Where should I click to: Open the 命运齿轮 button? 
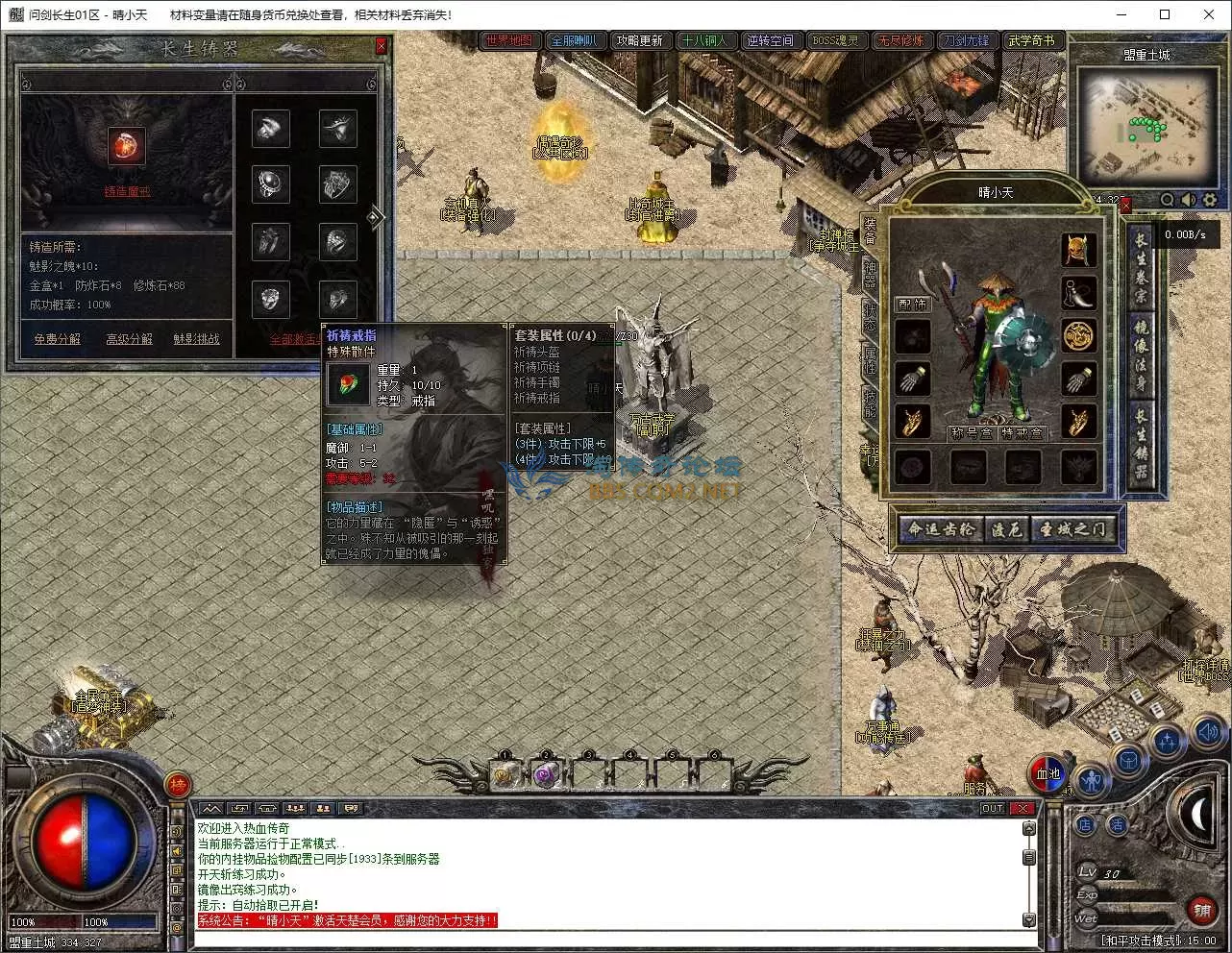tap(941, 529)
